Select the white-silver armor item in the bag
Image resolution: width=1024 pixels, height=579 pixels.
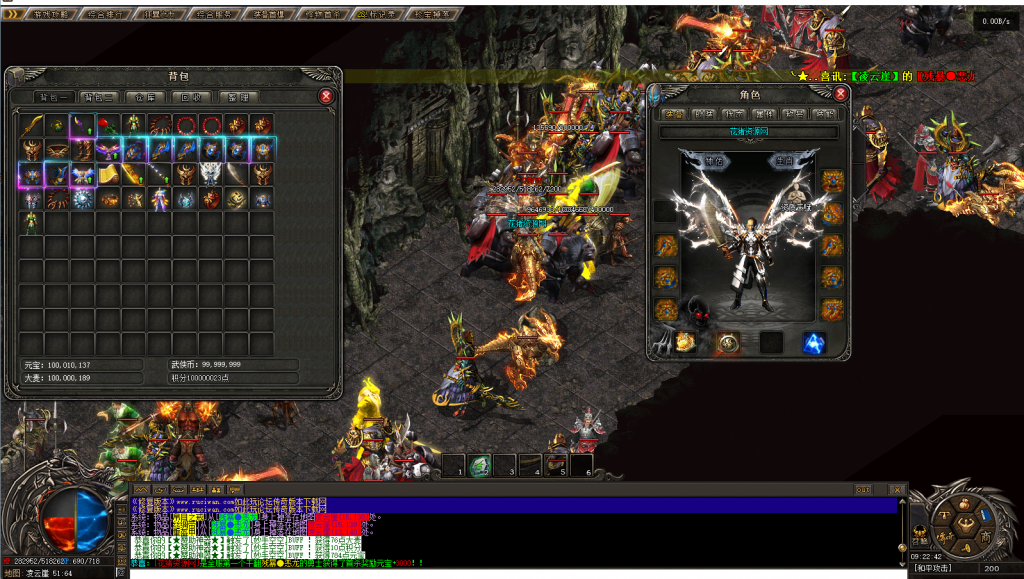point(211,174)
